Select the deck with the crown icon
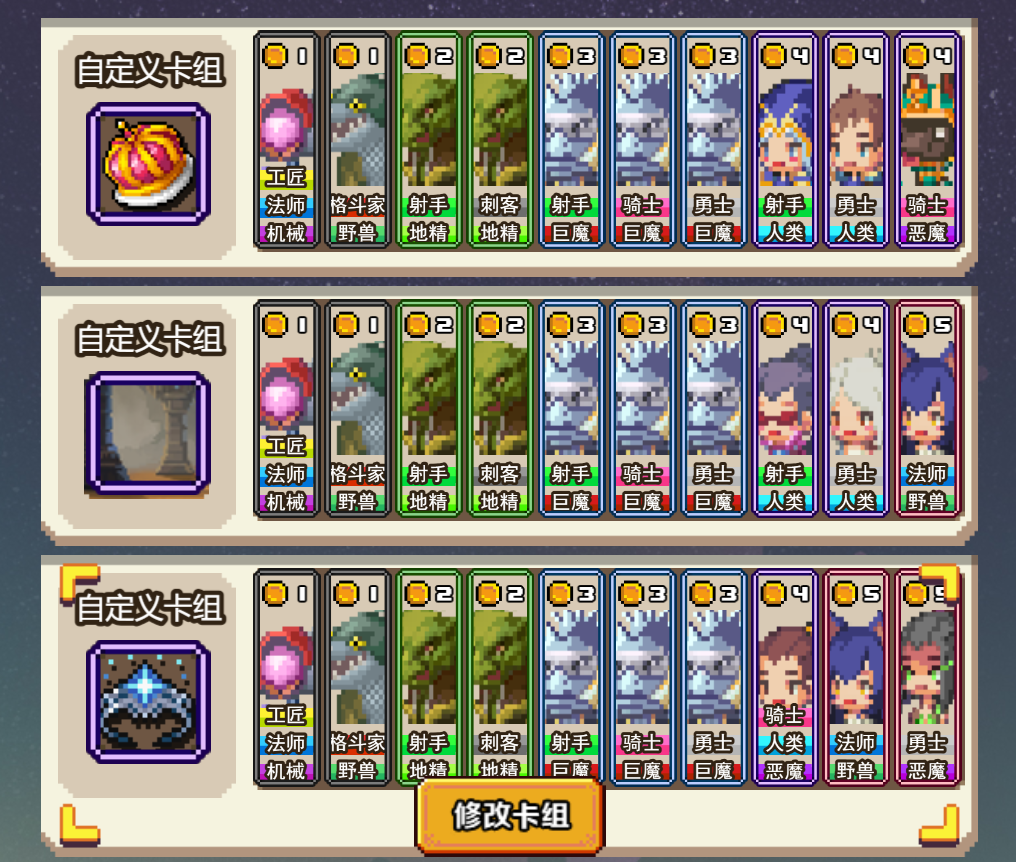 coord(148,164)
